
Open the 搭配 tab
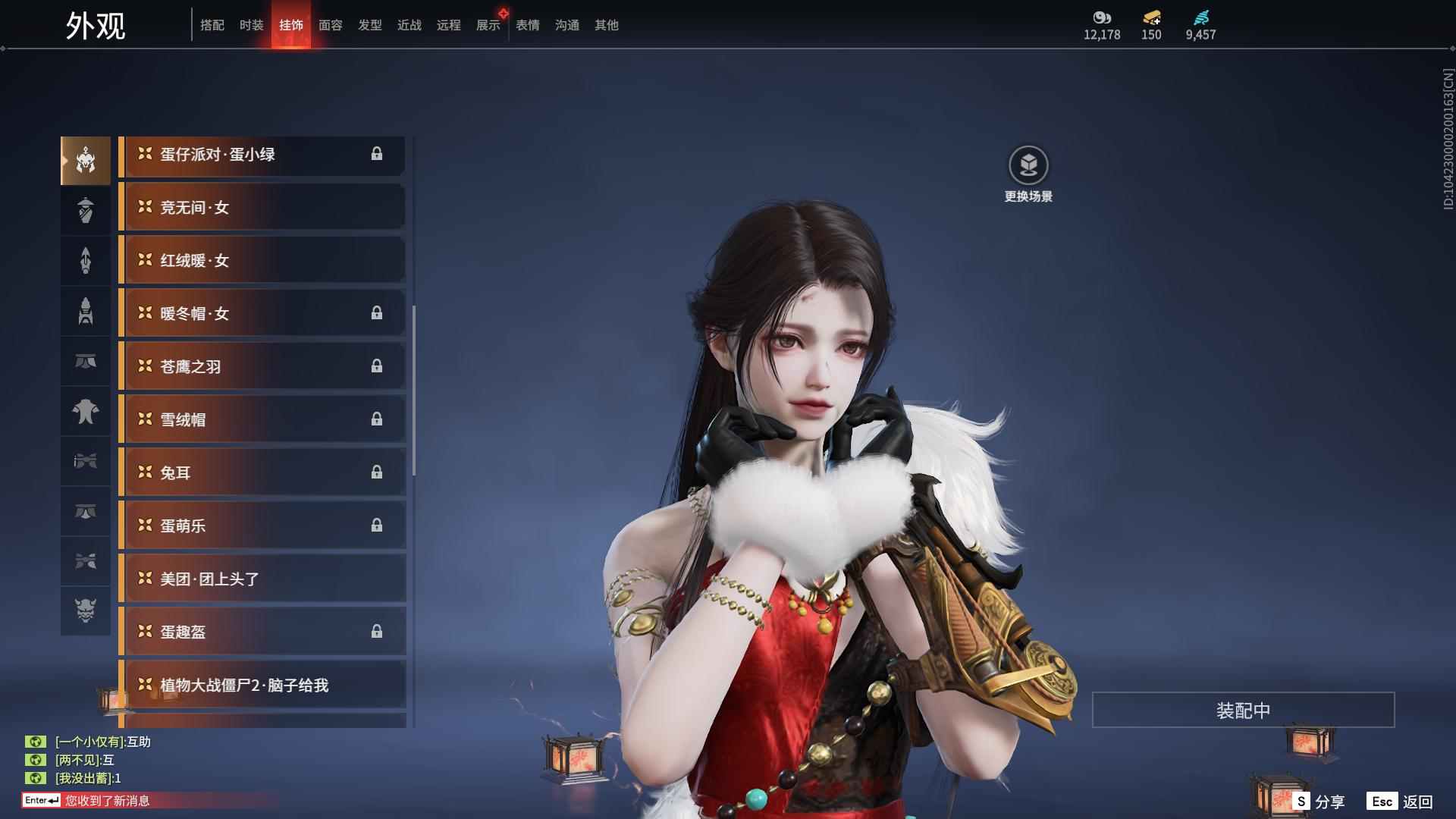212,25
